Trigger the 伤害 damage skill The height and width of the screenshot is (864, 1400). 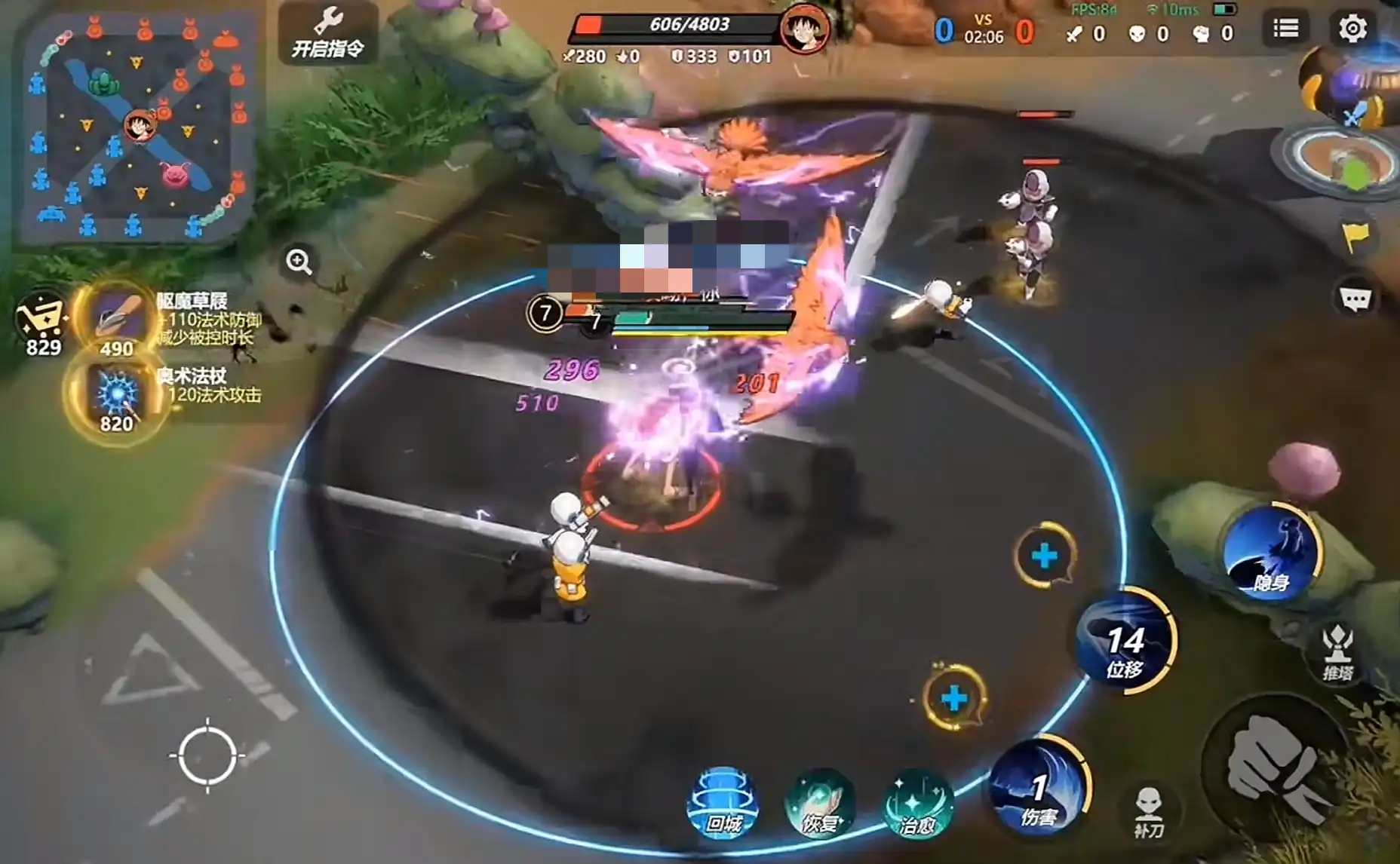coord(1039,789)
